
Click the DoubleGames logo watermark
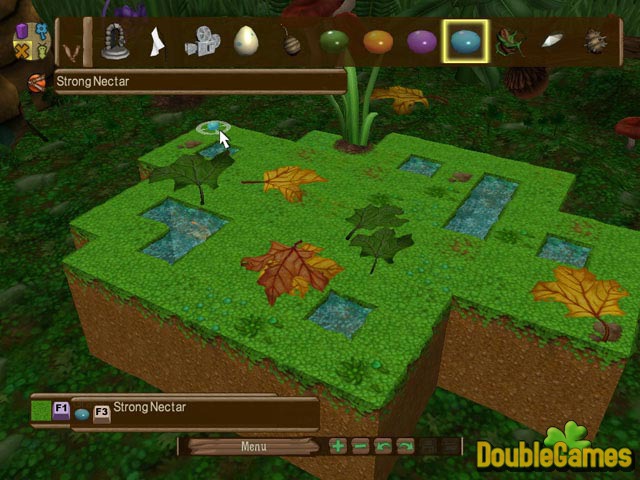point(554,450)
